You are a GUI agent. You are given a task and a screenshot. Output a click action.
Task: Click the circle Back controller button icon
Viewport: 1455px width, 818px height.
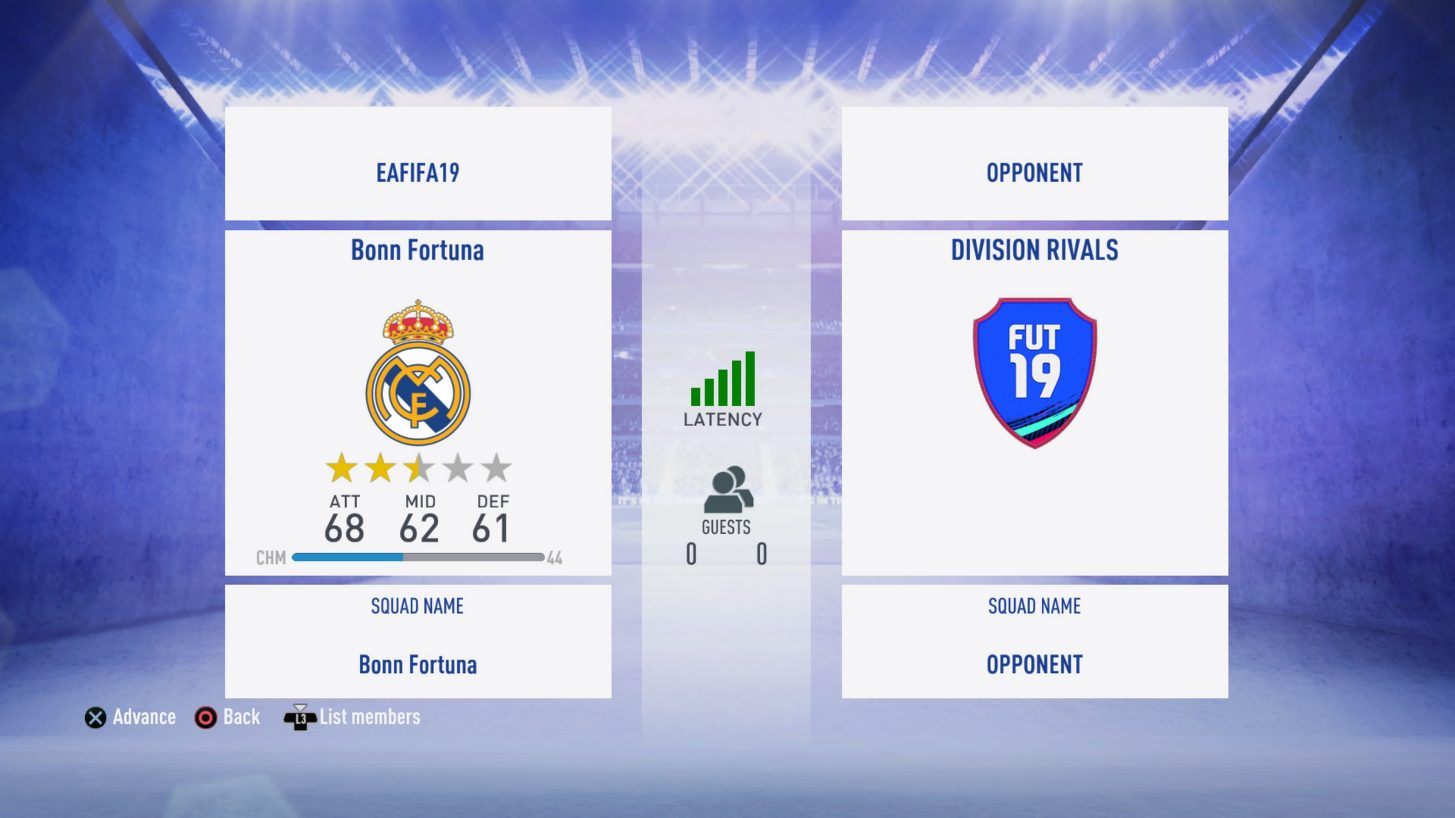coord(206,716)
